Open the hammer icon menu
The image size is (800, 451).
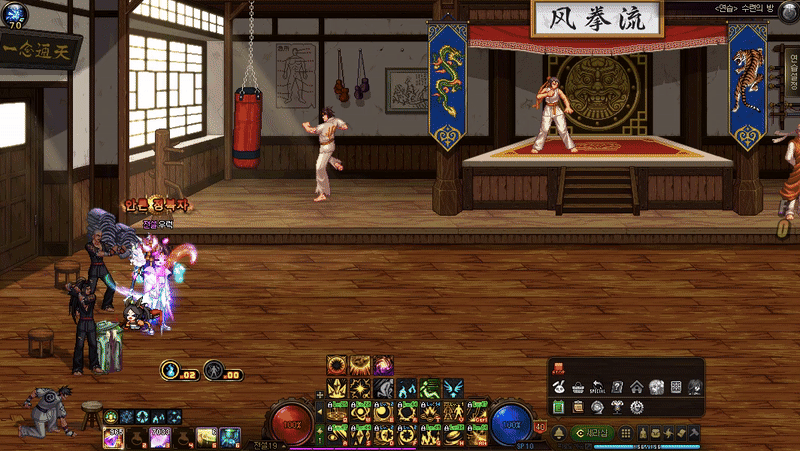[695, 432]
